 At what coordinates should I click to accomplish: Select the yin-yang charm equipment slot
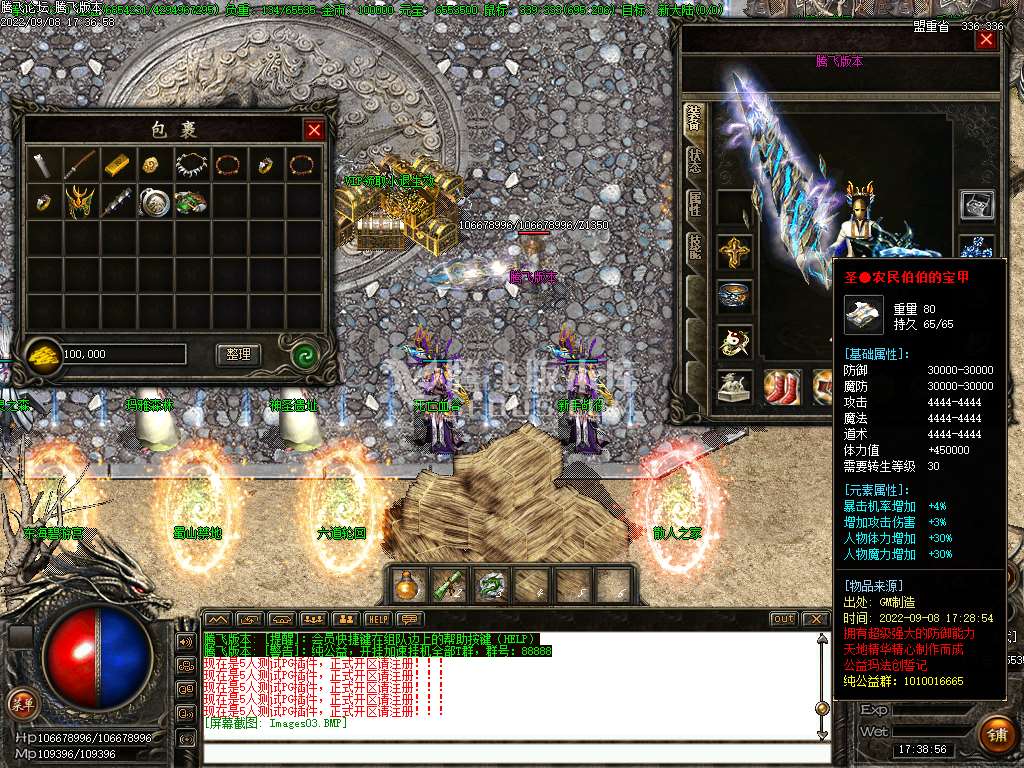[x=735, y=342]
